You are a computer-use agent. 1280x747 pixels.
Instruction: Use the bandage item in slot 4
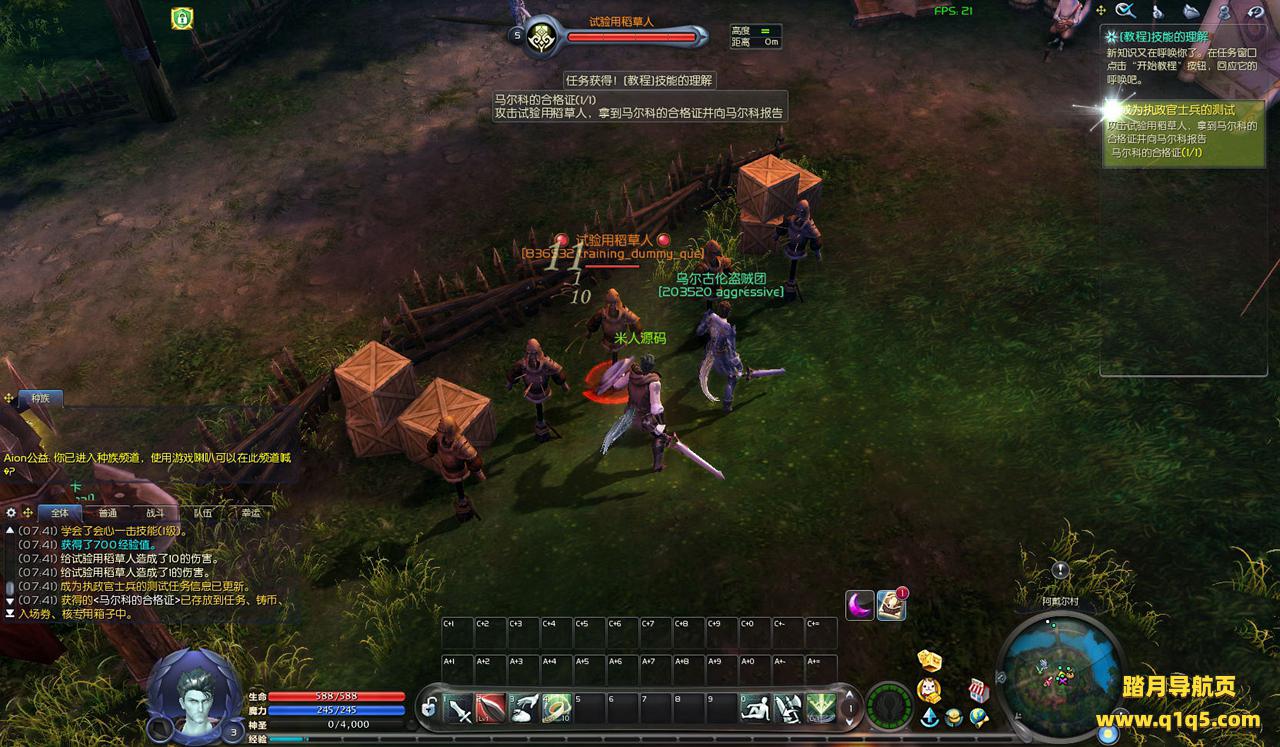pos(556,708)
